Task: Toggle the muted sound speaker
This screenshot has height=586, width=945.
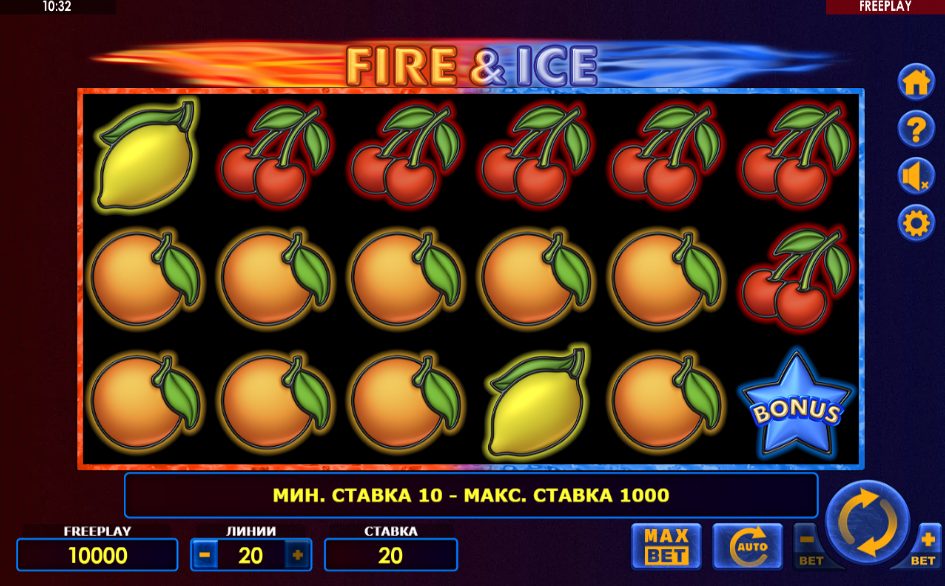Action: (x=916, y=176)
